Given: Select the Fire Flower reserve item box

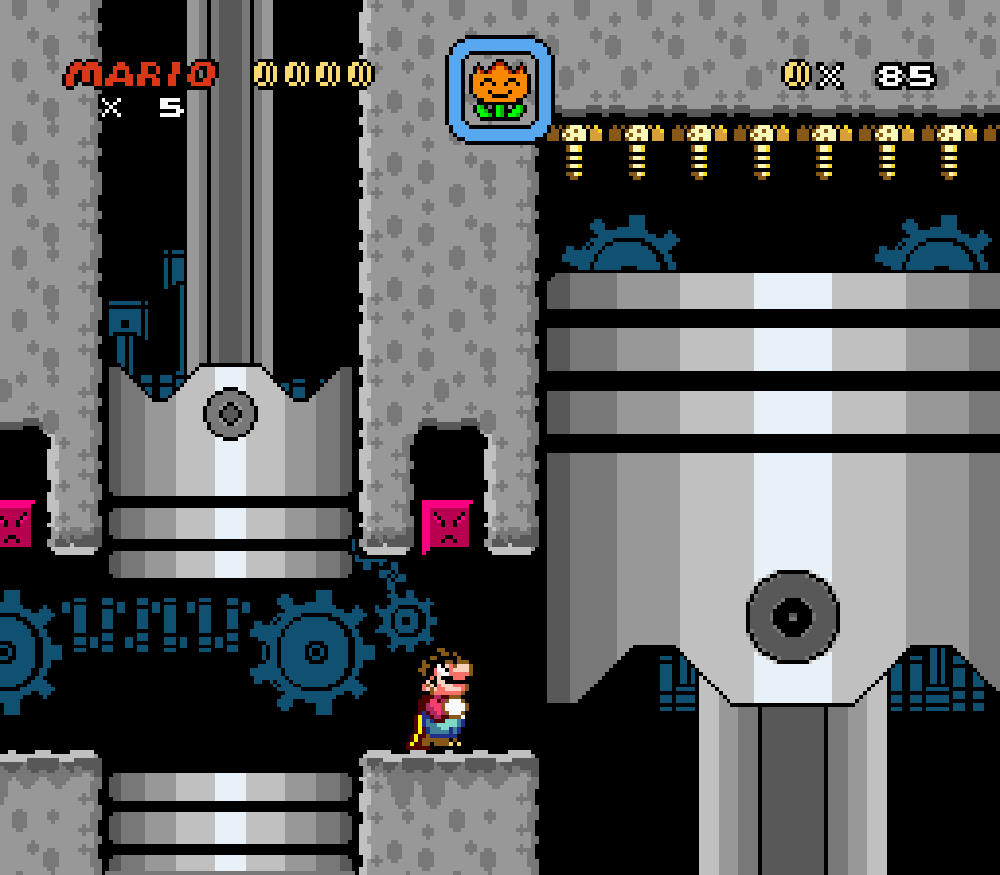Looking at the screenshot, I should click(499, 90).
